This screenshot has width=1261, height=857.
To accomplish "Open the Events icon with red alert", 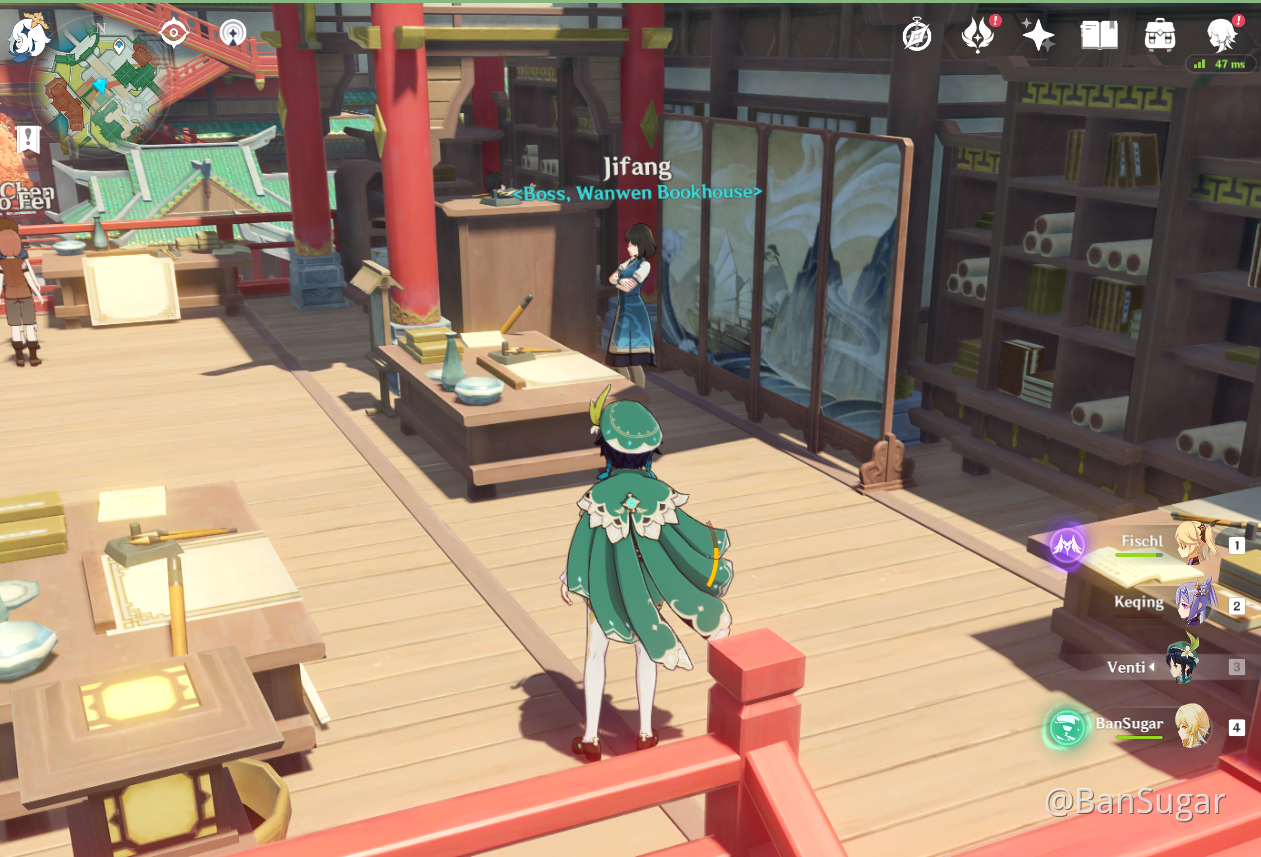I will point(977,36).
